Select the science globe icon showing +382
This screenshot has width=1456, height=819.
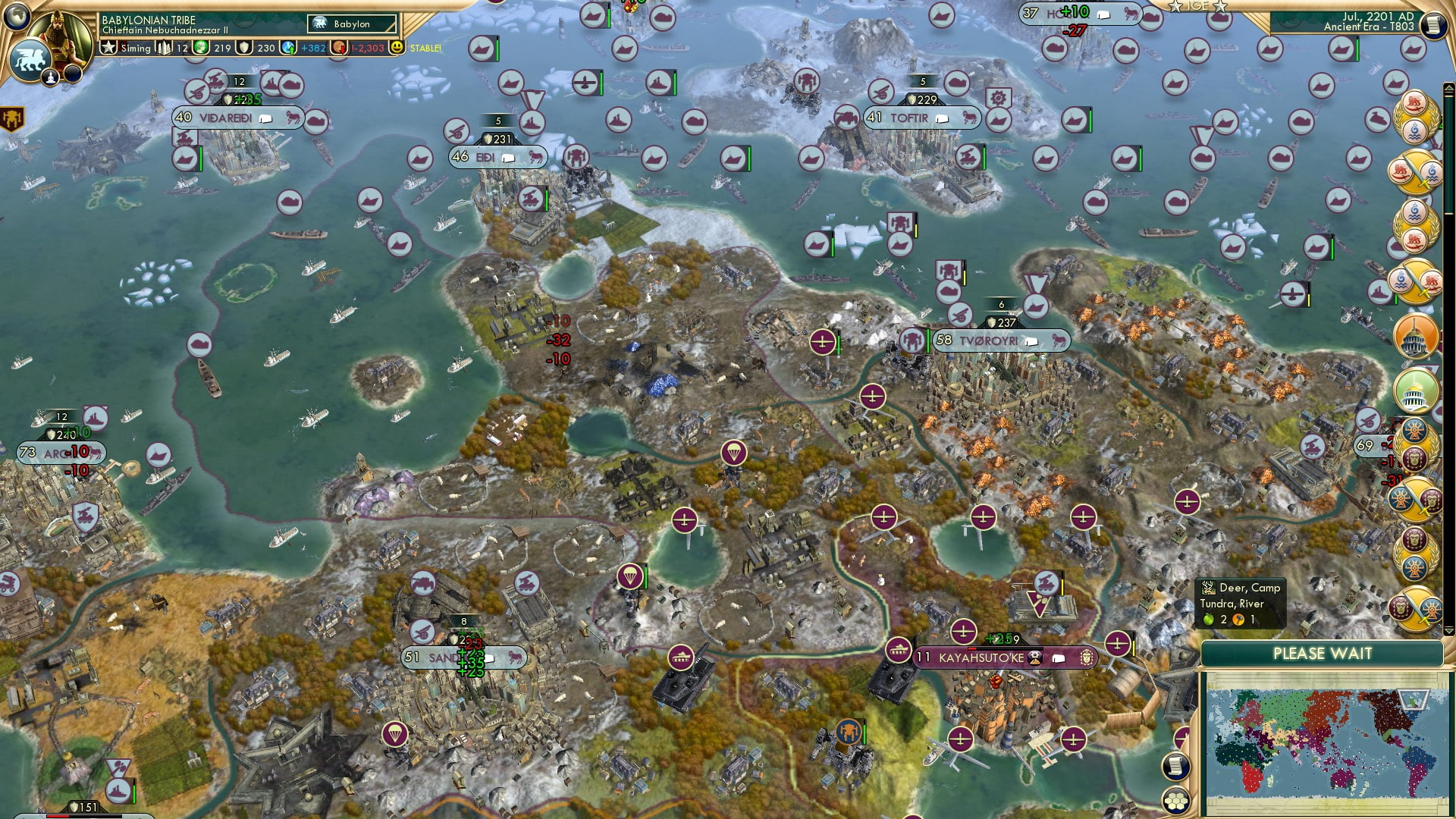pyautogui.click(x=288, y=48)
